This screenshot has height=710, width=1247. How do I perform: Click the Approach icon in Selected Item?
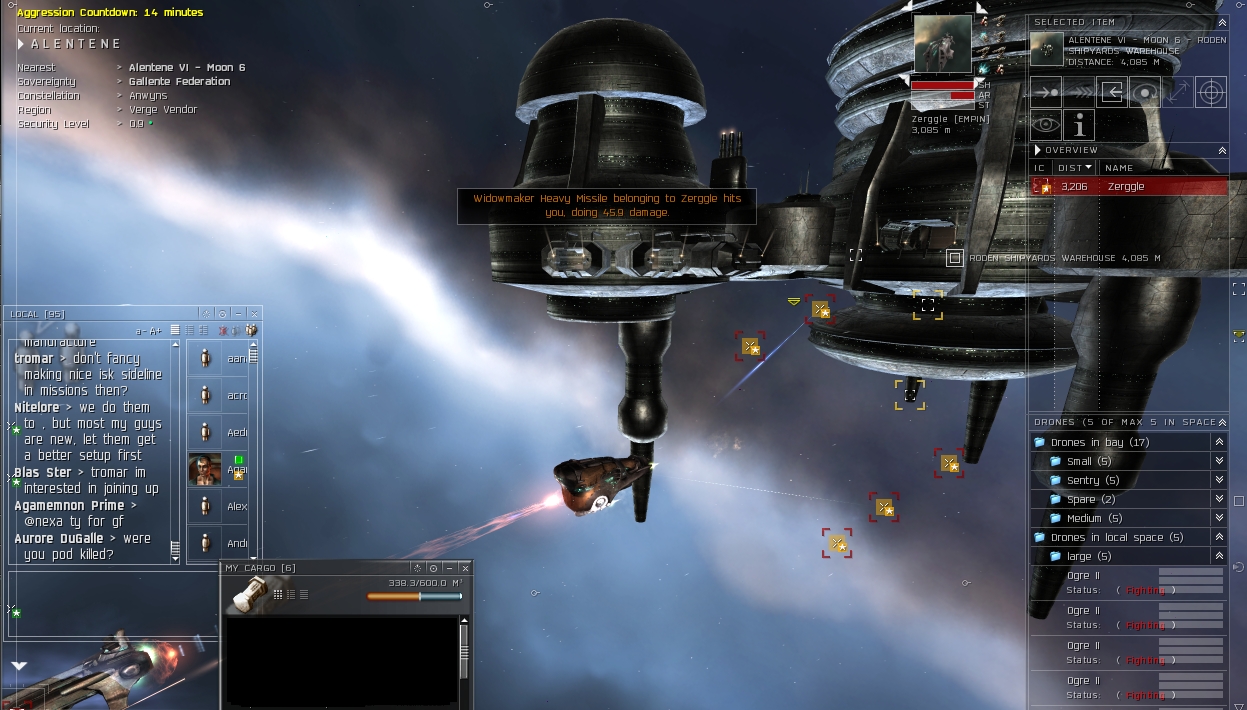coord(1046,92)
